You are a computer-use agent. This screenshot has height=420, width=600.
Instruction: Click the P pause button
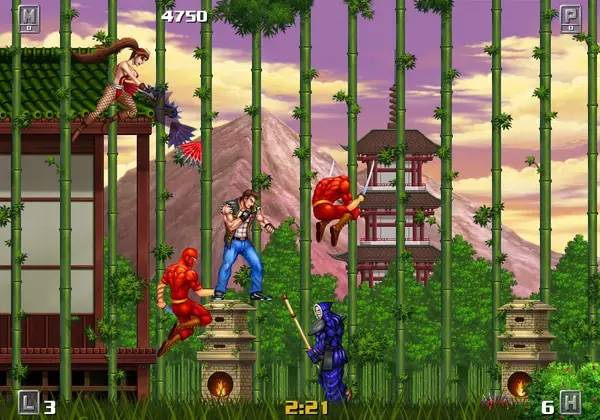(571, 18)
